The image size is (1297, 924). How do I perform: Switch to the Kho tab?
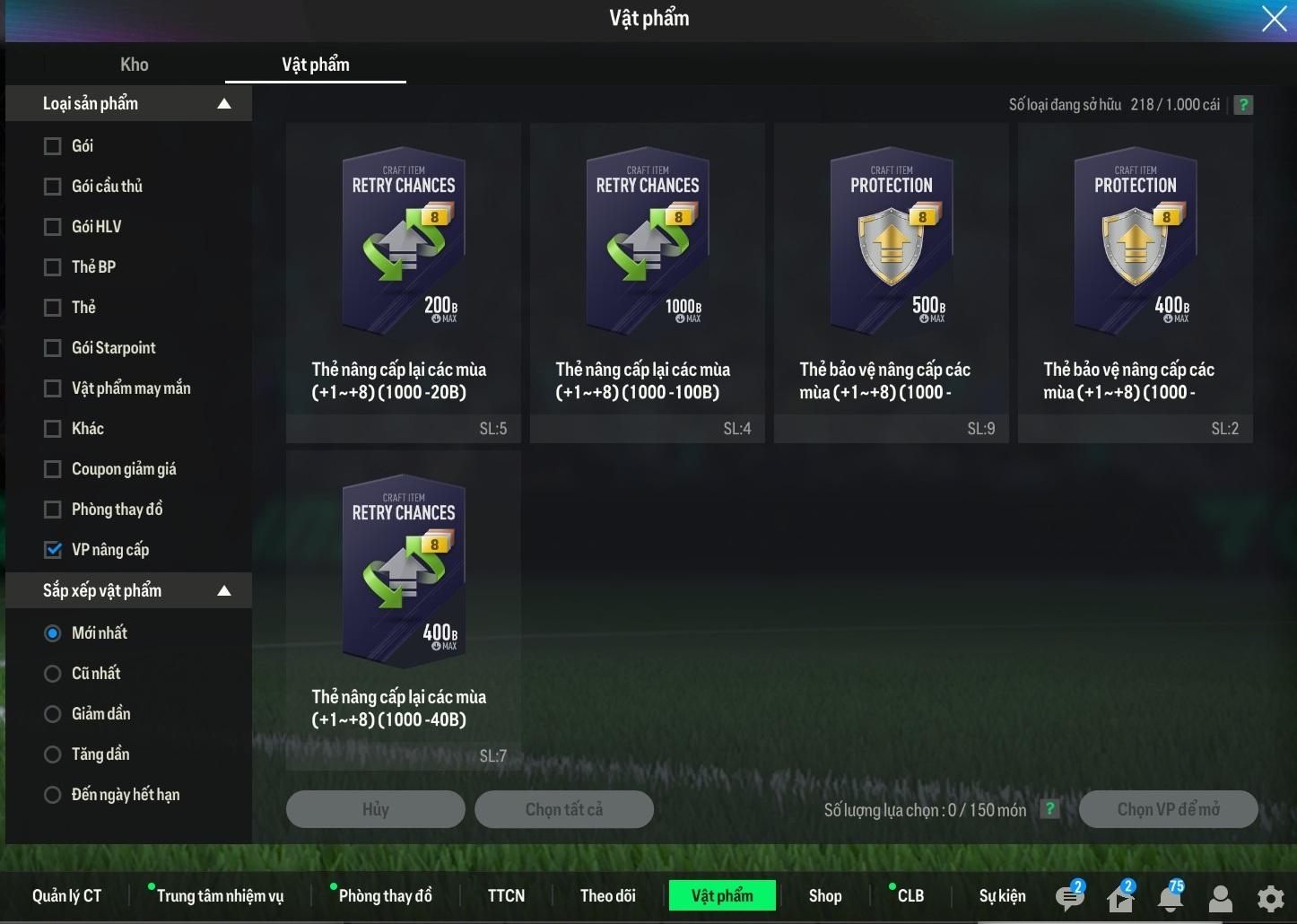click(x=135, y=65)
